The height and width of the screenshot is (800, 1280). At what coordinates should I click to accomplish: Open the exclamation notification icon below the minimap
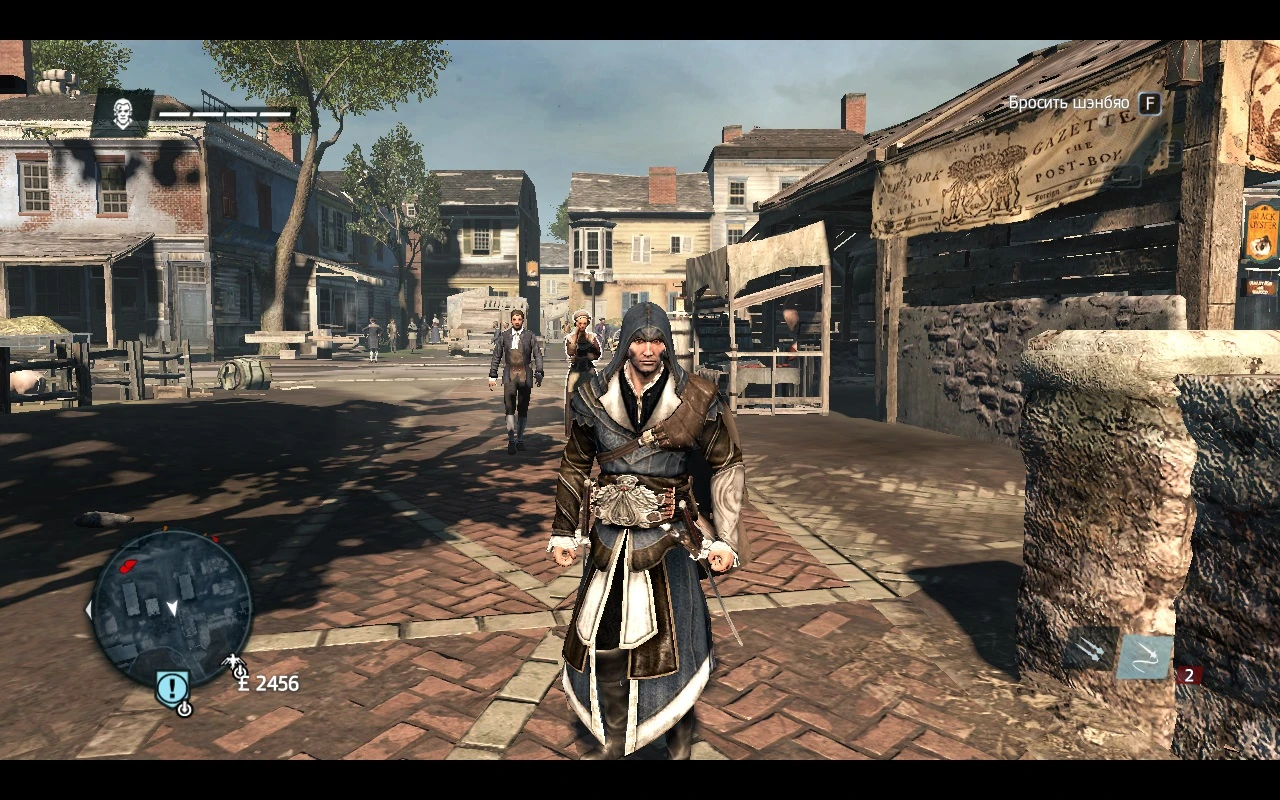[x=172, y=686]
